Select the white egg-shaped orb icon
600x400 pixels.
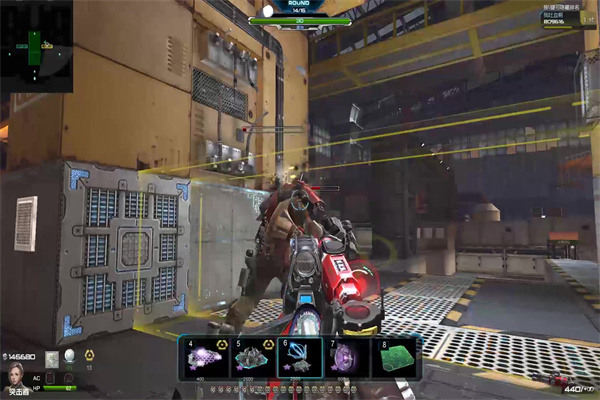pyautogui.click(x=70, y=356)
